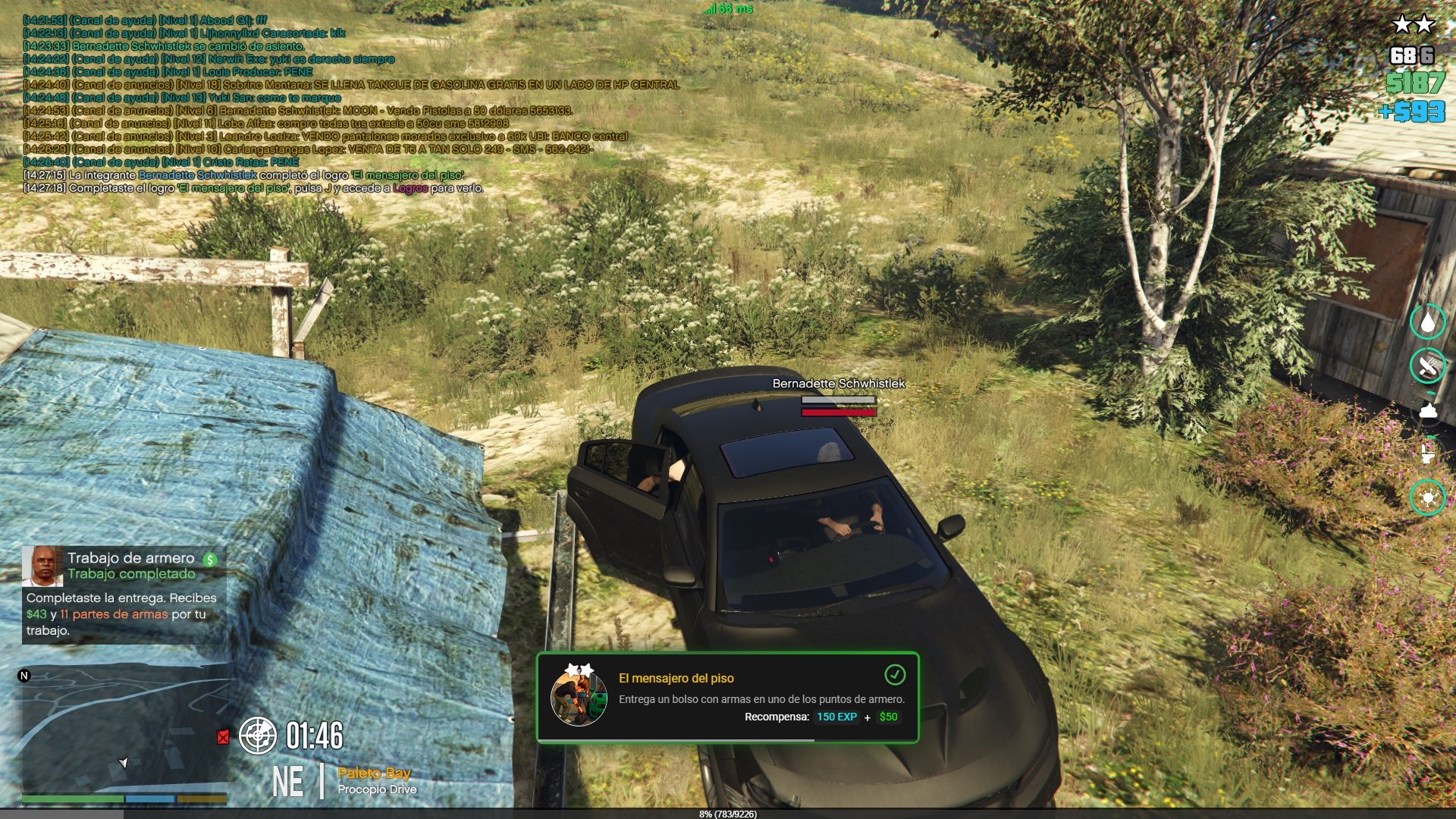Click the water drop thirst icon
The height and width of the screenshot is (819, 1456).
tap(1428, 322)
